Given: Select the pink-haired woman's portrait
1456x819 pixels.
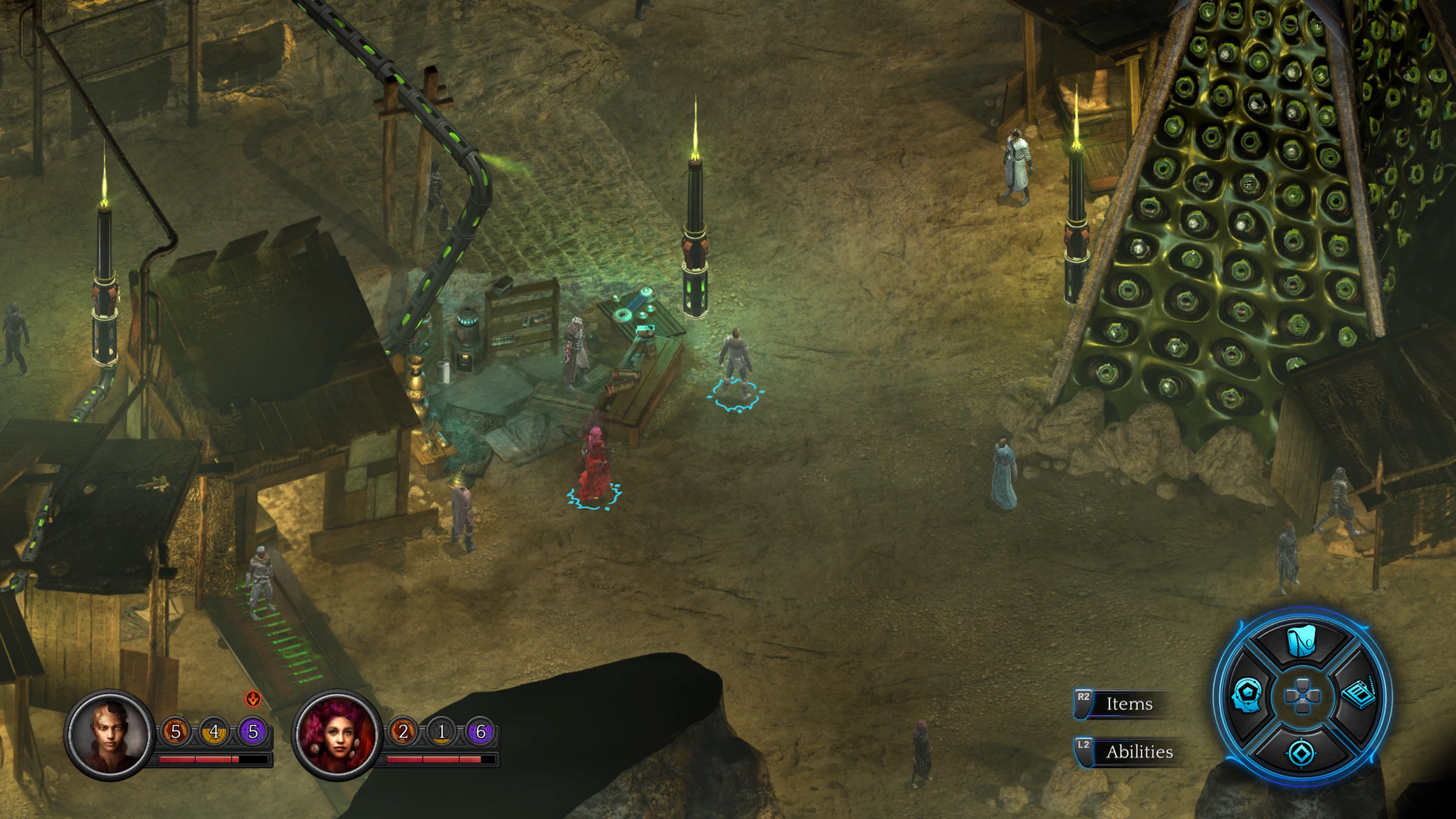Looking at the screenshot, I should pyautogui.click(x=337, y=734).
